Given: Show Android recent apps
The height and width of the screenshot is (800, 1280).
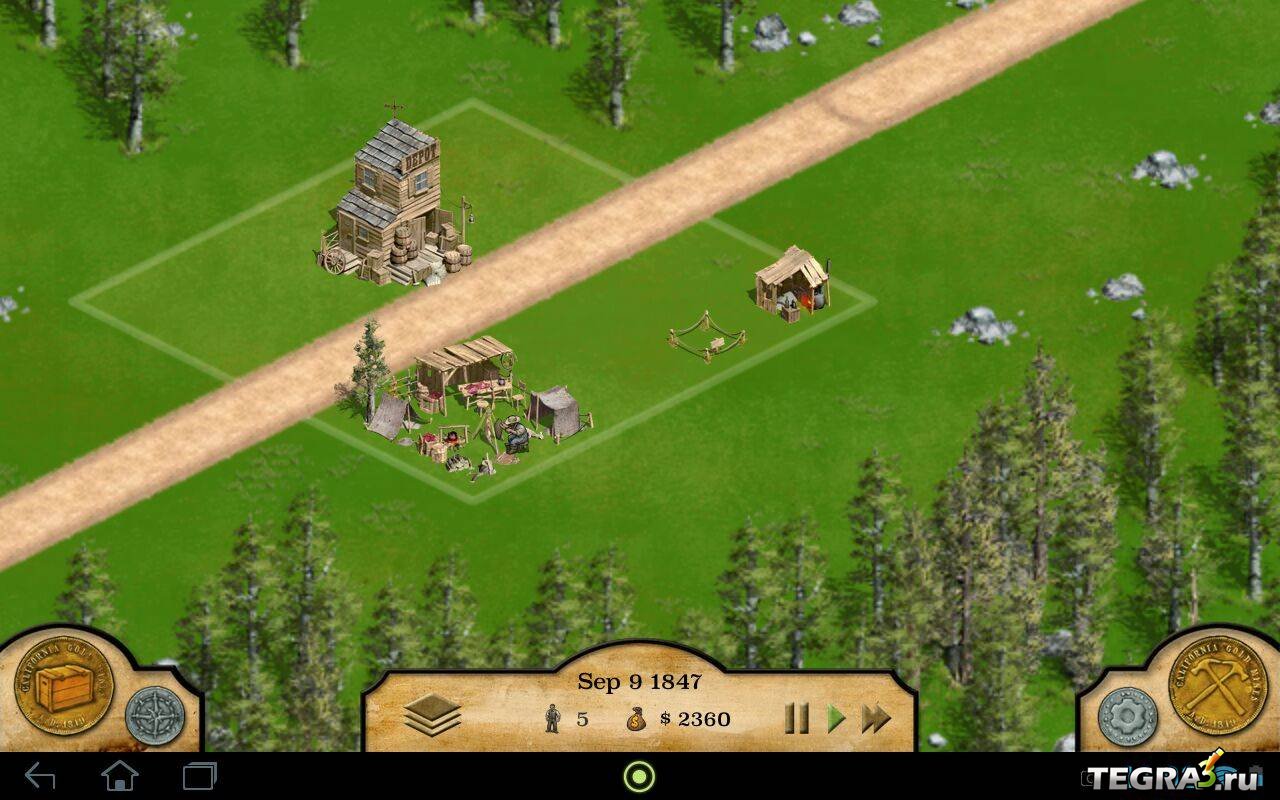Looking at the screenshot, I should [x=199, y=776].
